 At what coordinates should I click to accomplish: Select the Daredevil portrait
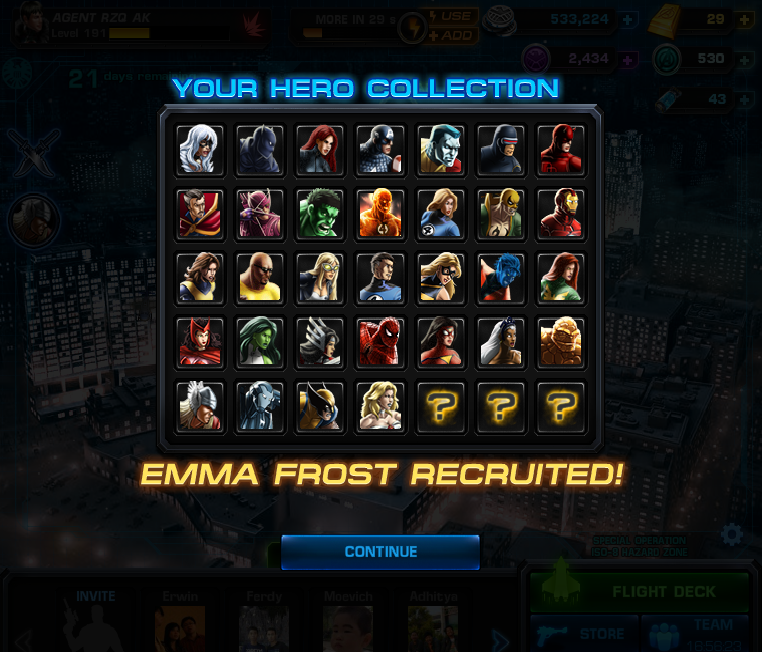click(560, 149)
